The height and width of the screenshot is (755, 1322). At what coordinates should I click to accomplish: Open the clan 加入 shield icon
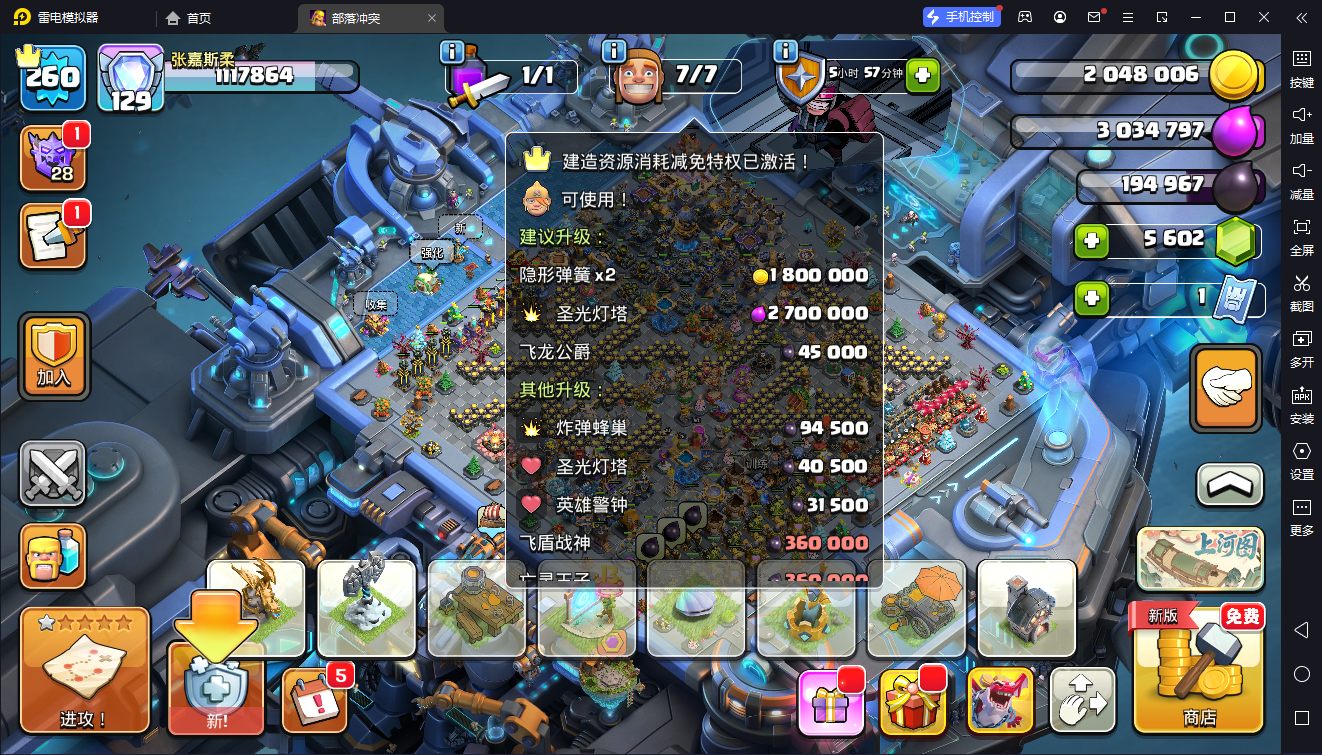click(54, 355)
